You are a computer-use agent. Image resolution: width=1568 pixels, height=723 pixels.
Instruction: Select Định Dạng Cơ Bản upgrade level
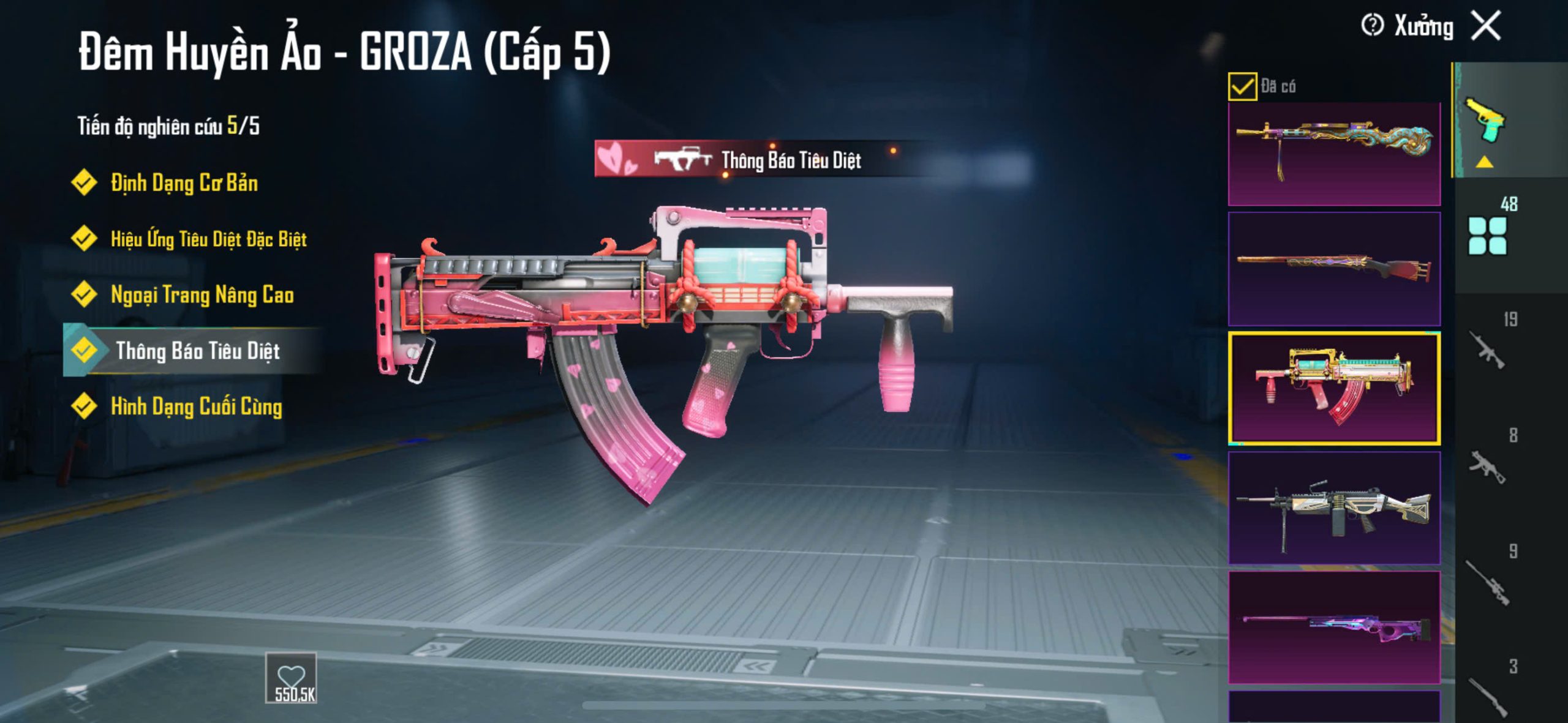(x=183, y=183)
